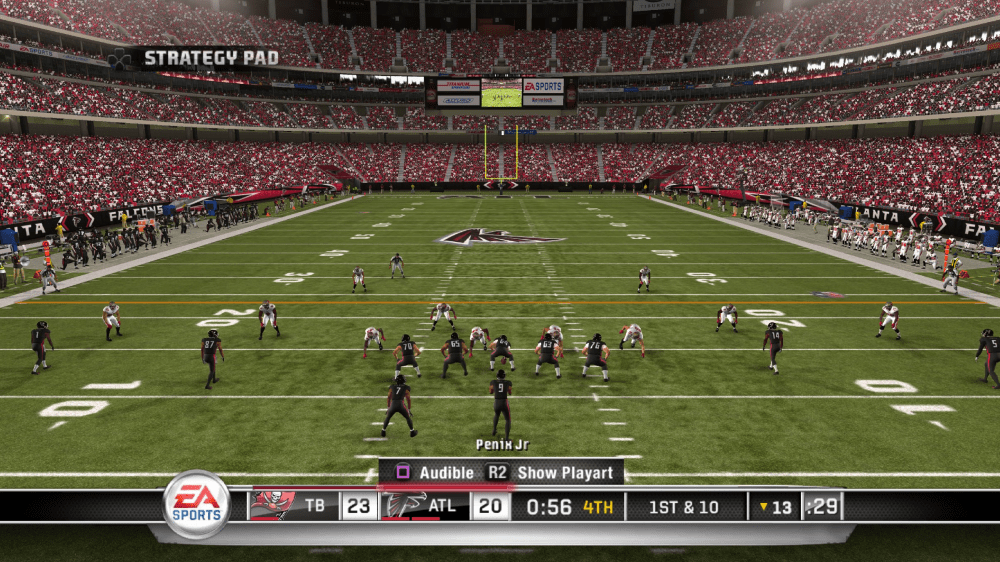Image resolution: width=1000 pixels, height=562 pixels.
Task: Choose the Audible option
Action: click(x=437, y=472)
